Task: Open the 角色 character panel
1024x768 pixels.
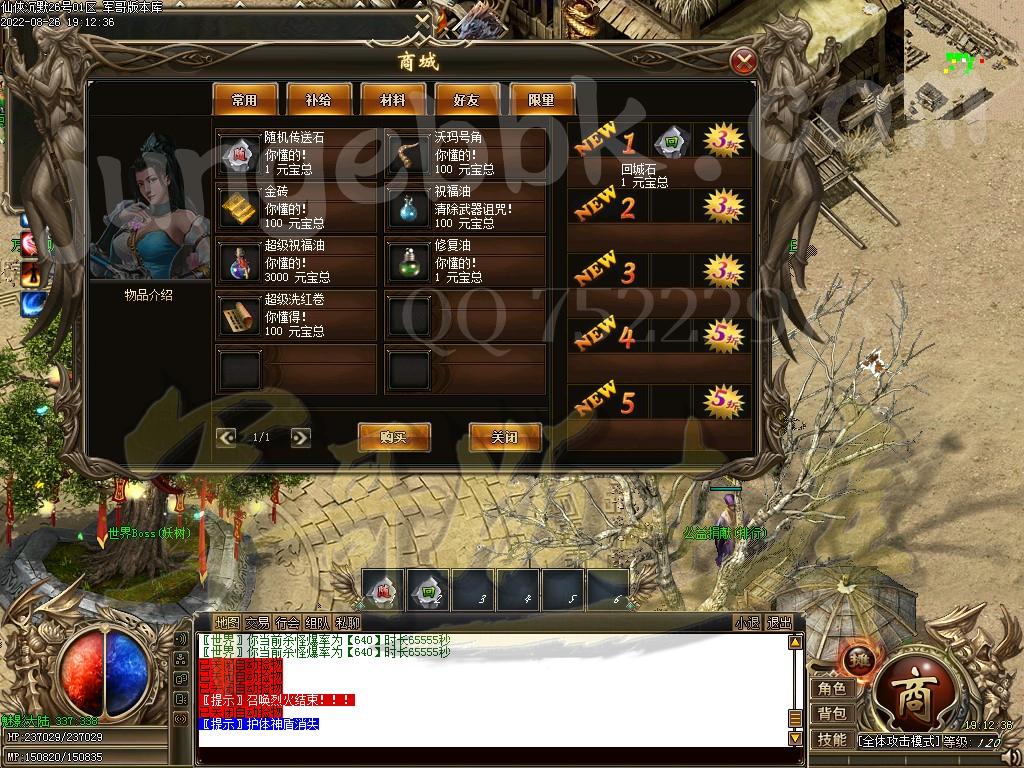Action: (x=832, y=688)
